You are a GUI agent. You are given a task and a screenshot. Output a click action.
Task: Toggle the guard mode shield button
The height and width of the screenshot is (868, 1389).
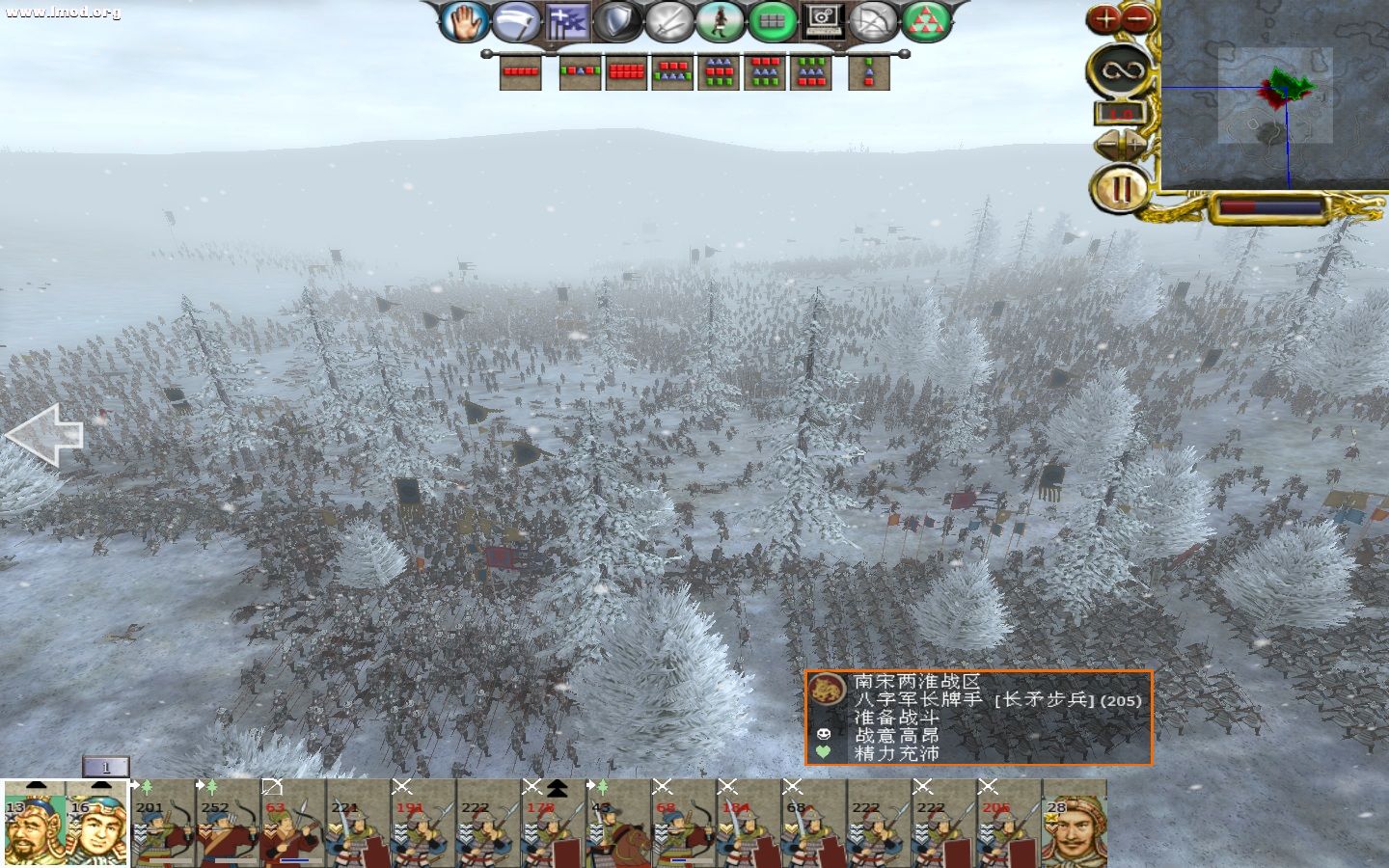click(618, 21)
